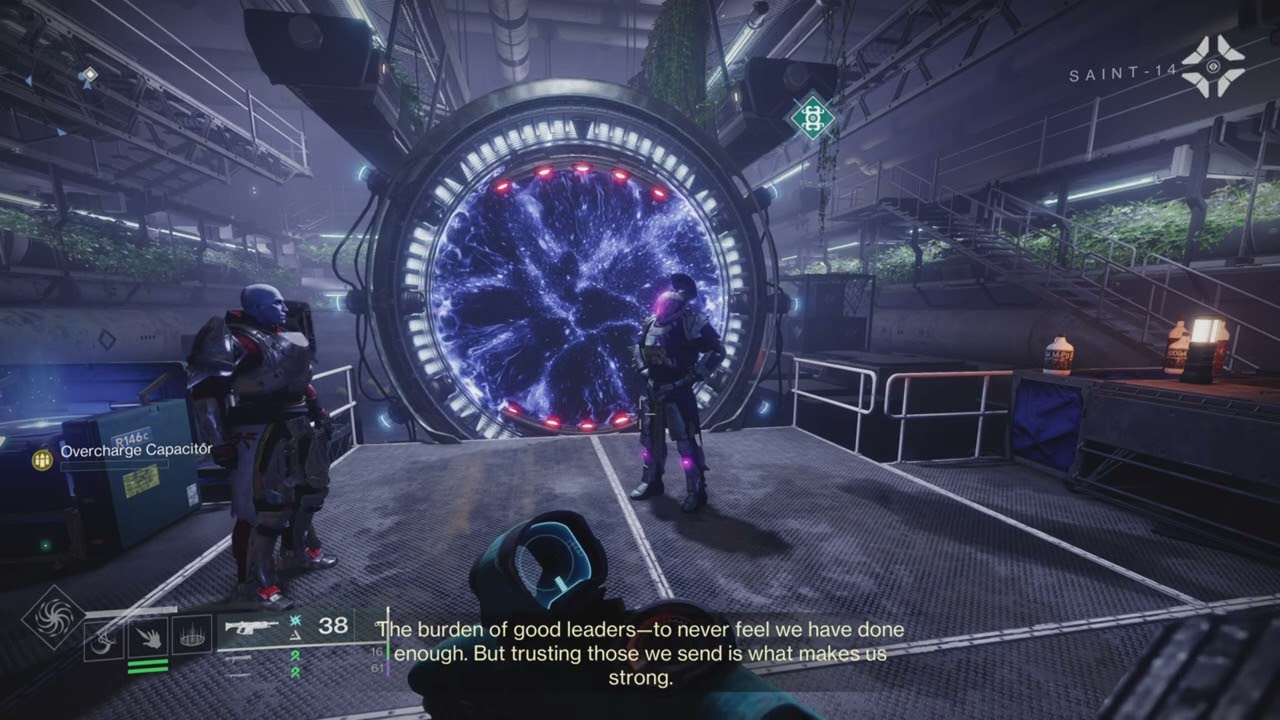Cast the class ability rift icon
The width and height of the screenshot is (1280, 720).
(191, 635)
